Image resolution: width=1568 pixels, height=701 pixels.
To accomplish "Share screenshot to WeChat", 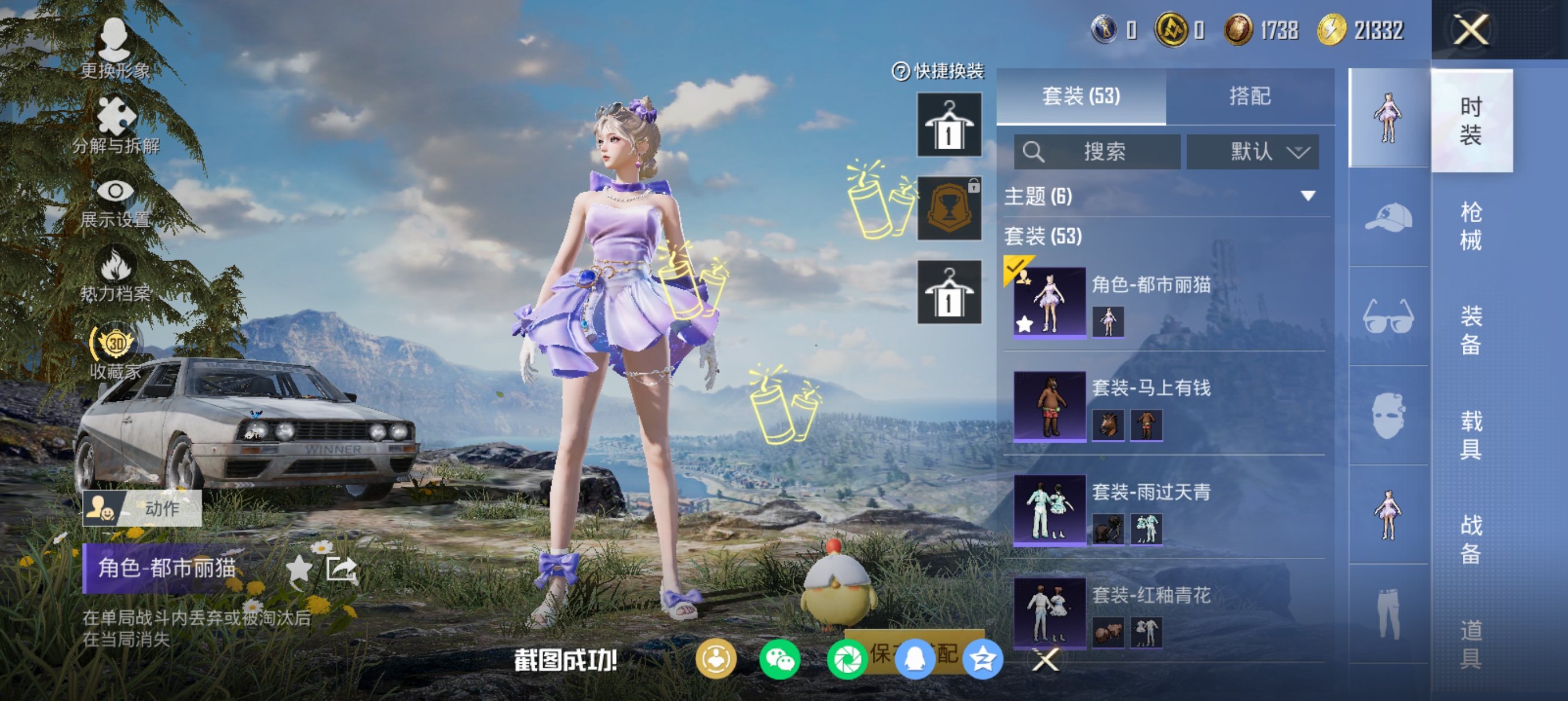I will tap(779, 660).
